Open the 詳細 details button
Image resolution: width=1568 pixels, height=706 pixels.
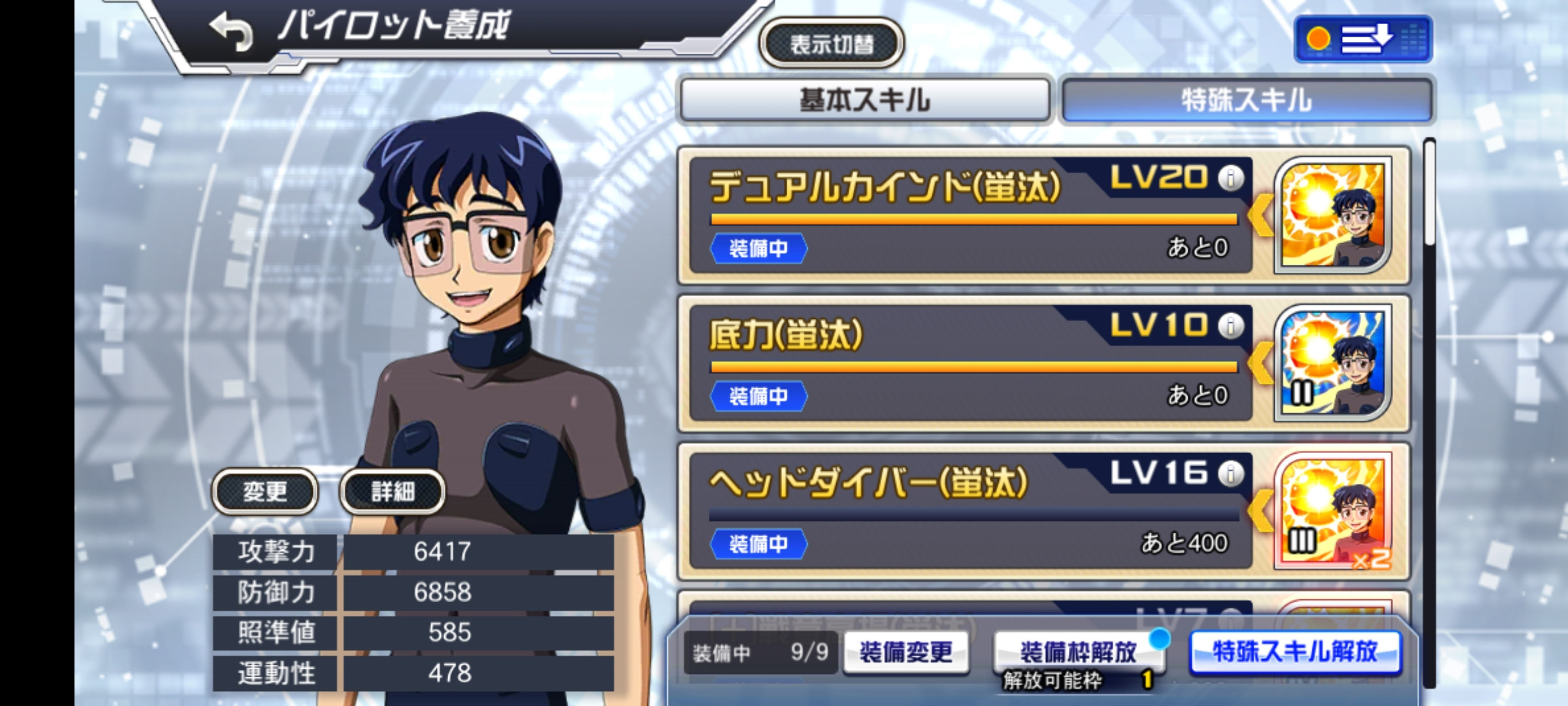tap(393, 492)
